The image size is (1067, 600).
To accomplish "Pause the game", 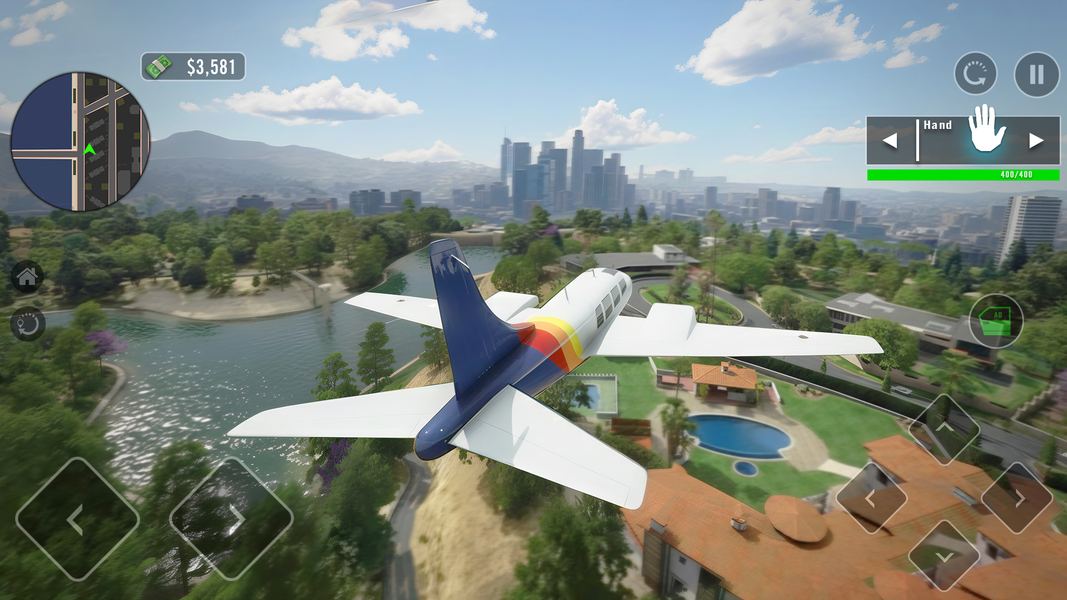I will [1037, 74].
